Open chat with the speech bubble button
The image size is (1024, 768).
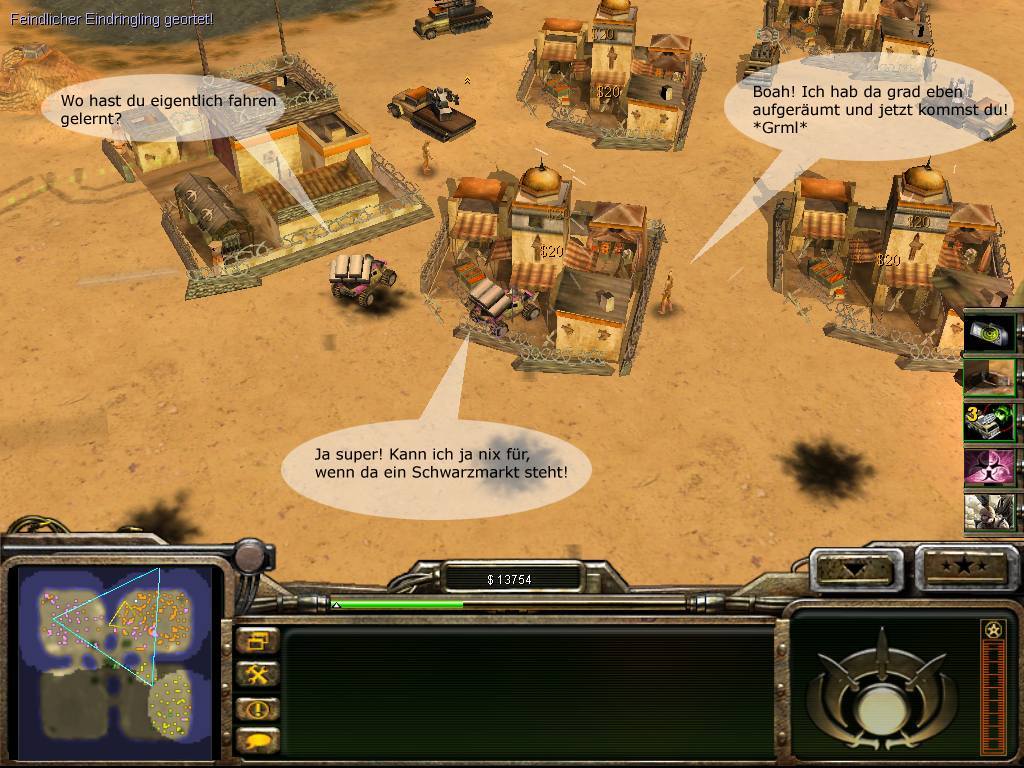point(258,742)
